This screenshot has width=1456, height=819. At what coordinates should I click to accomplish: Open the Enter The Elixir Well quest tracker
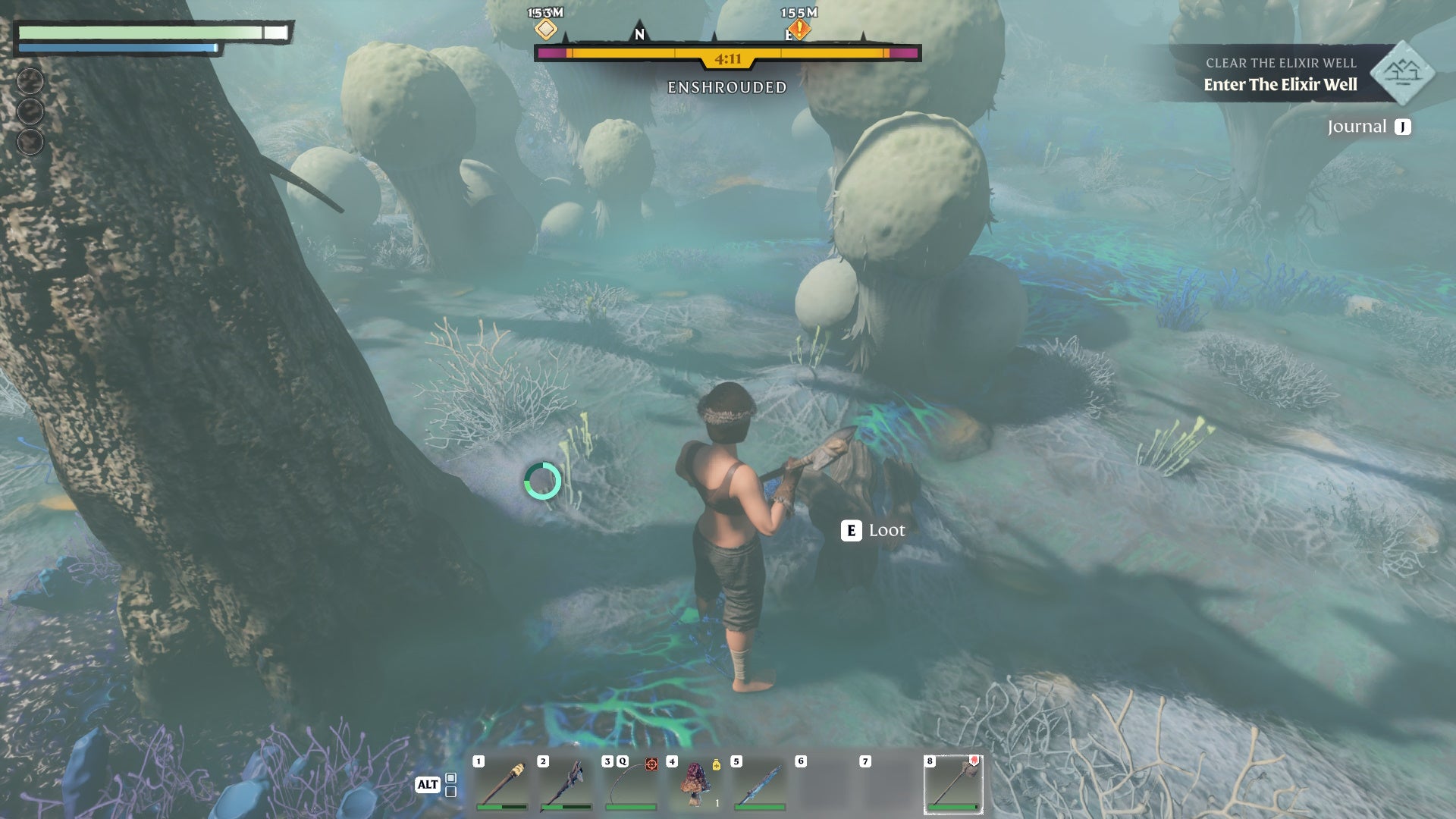click(1280, 84)
